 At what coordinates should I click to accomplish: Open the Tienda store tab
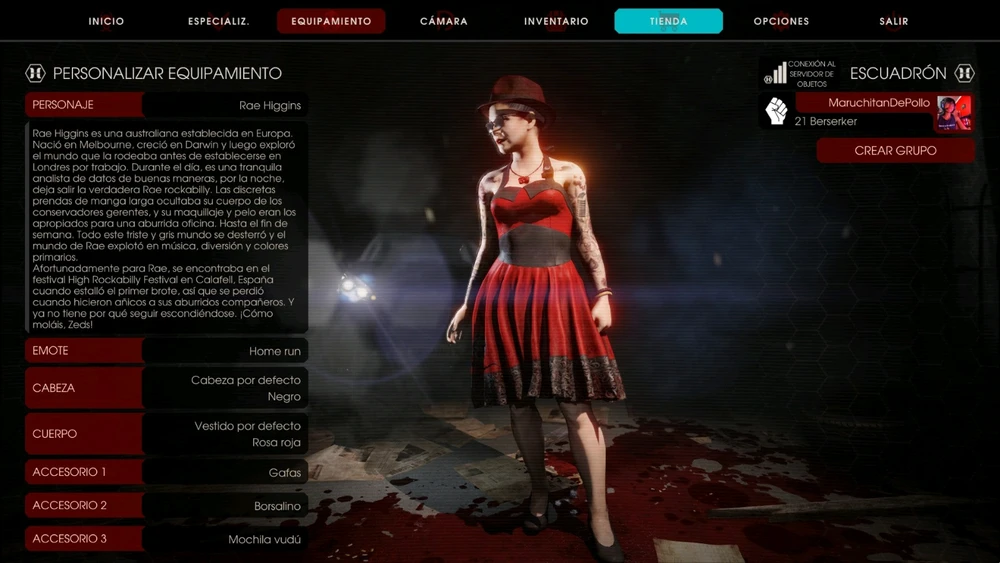[x=668, y=21]
